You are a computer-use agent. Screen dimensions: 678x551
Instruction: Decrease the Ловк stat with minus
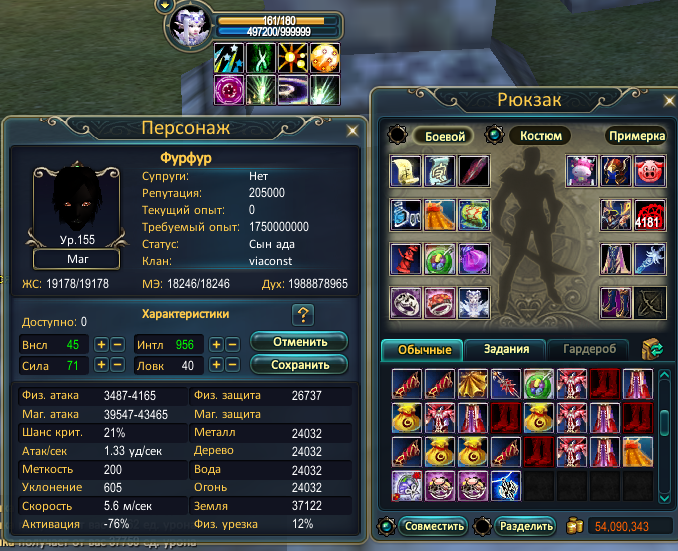coord(231,366)
